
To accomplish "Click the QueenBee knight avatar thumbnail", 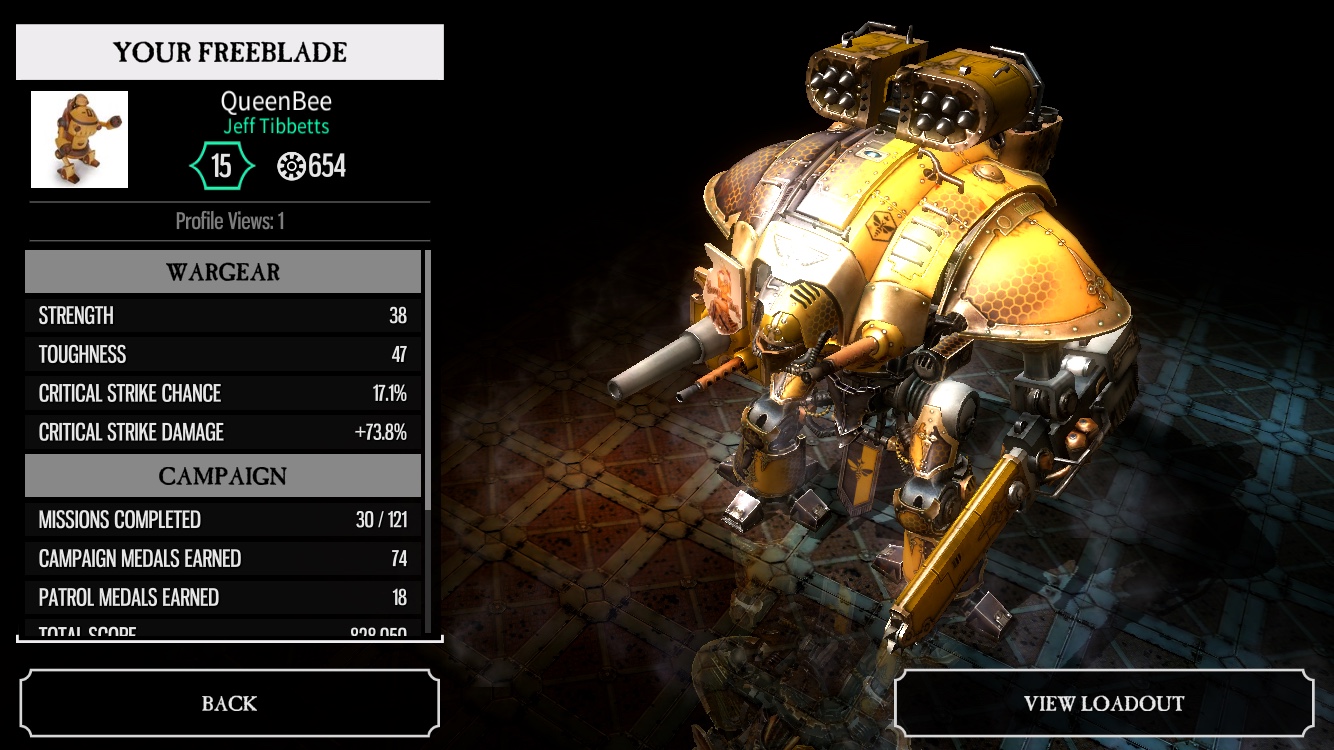I will click(79, 139).
